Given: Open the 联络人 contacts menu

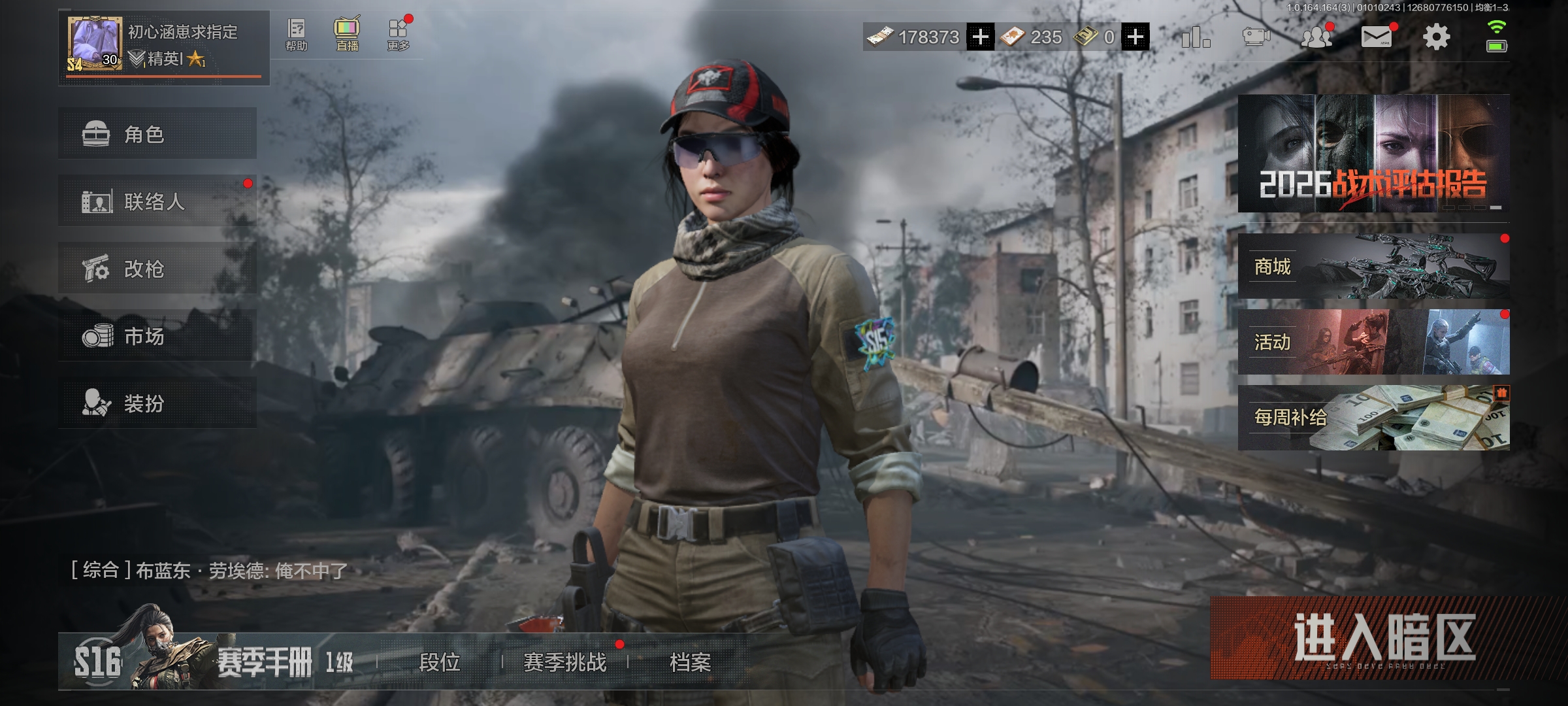Looking at the screenshot, I should coord(157,201).
